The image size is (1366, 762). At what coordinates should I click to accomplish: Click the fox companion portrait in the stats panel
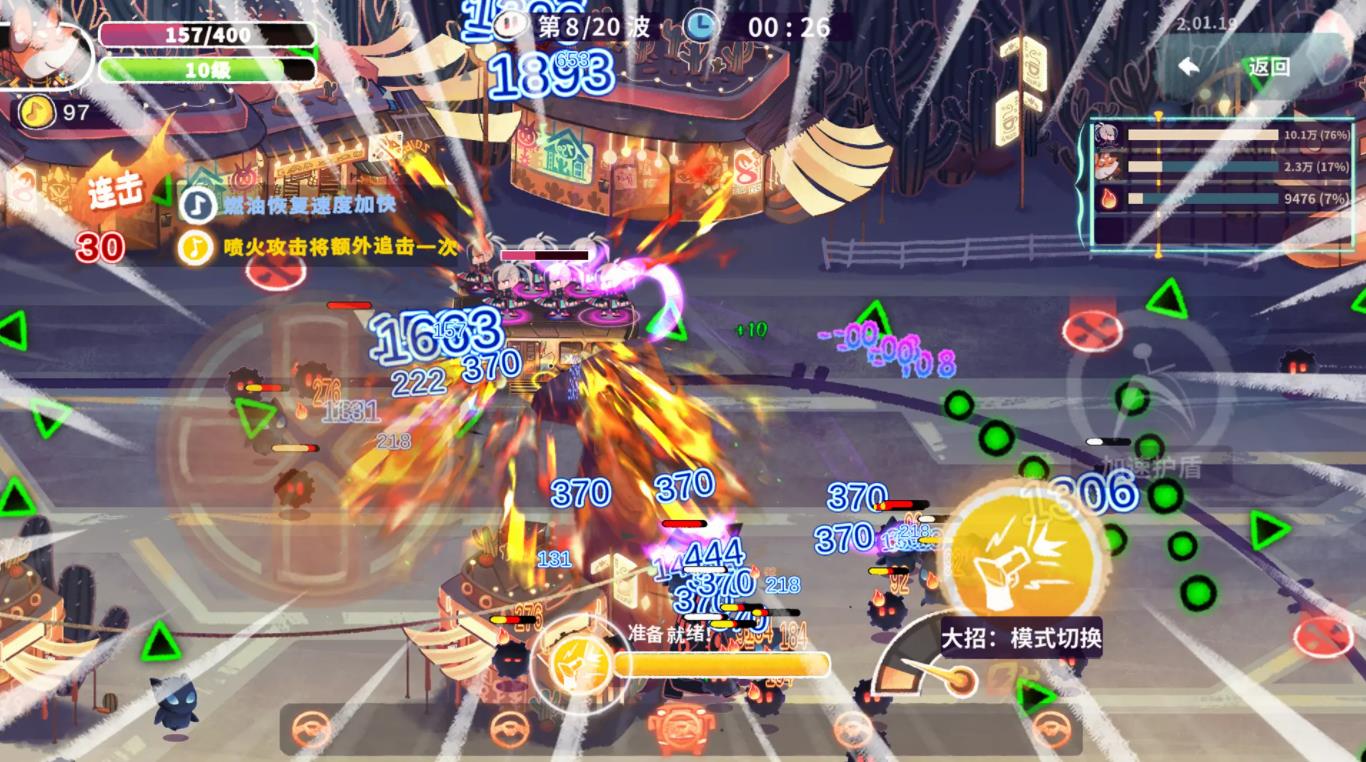tap(1107, 165)
